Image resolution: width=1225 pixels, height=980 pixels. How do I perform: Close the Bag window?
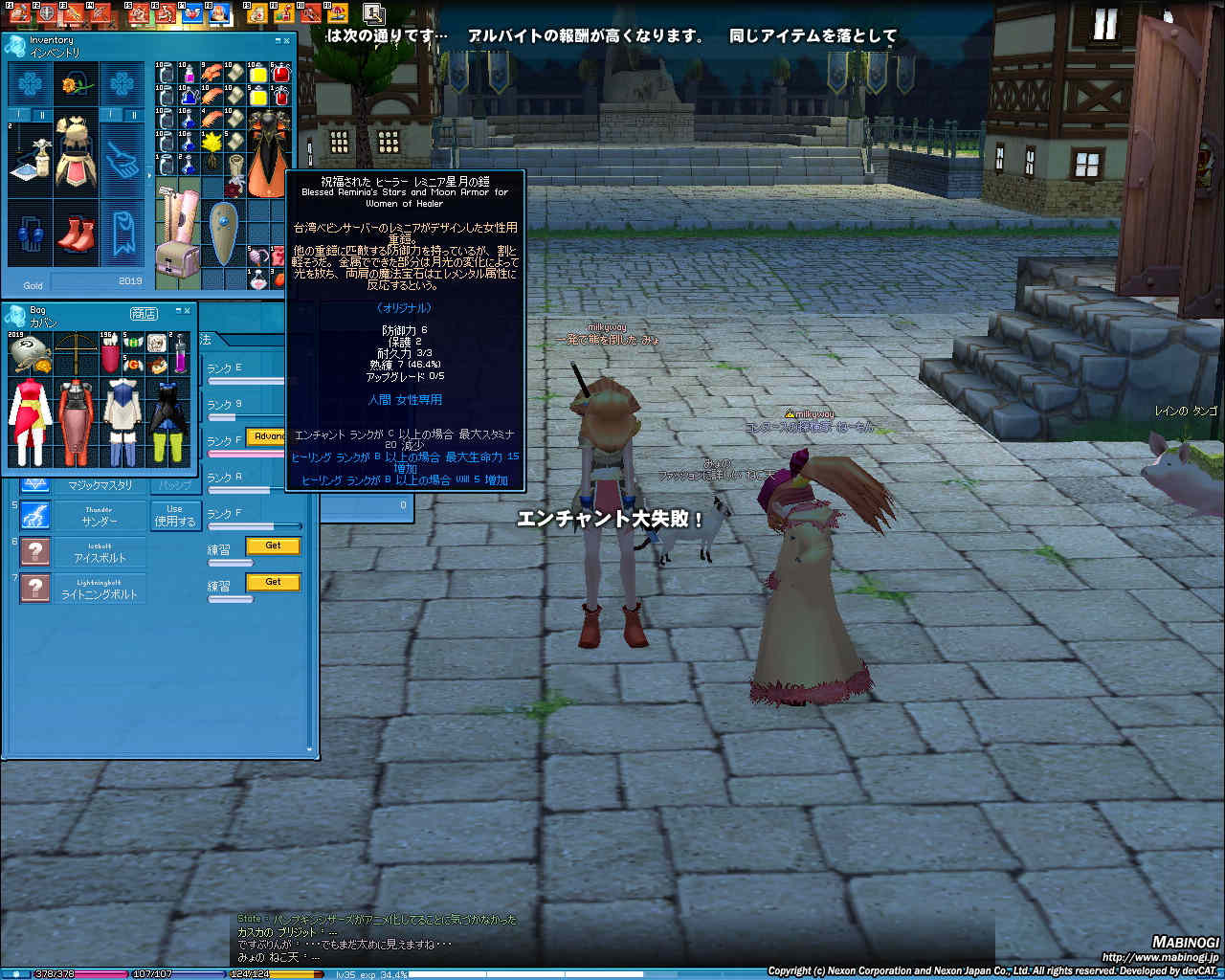(x=186, y=311)
